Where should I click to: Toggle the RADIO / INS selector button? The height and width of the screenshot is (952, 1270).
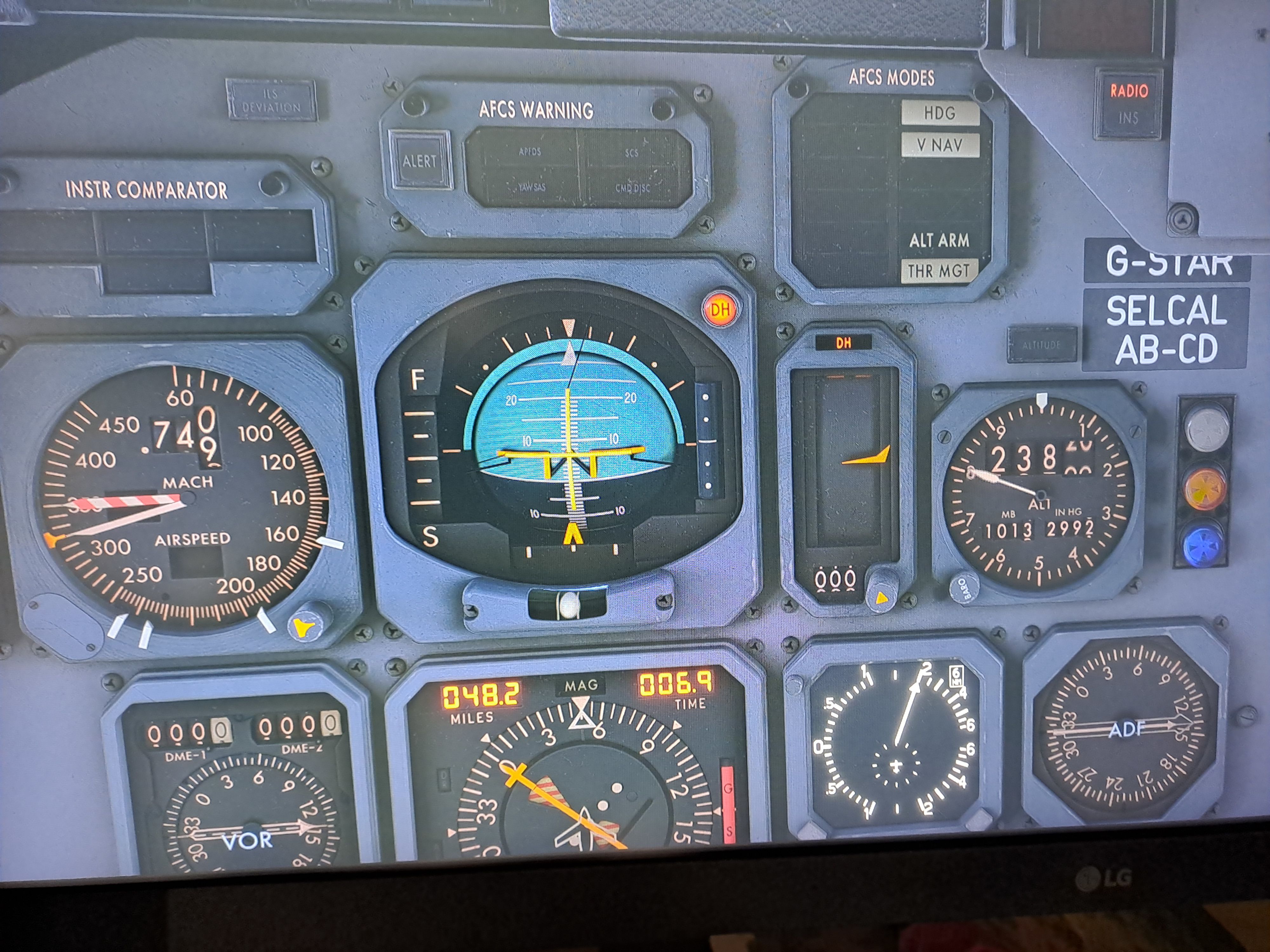click(1128, 104)
